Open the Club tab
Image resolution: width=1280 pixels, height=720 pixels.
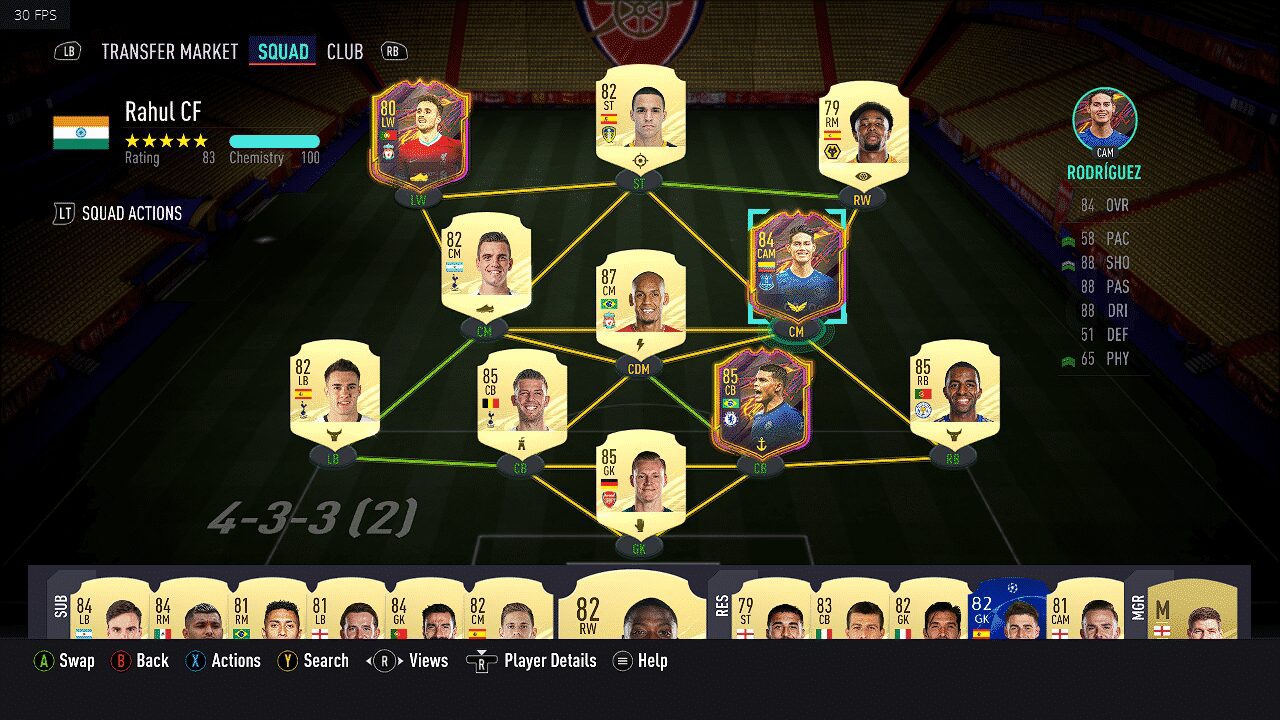pos(345,51)
